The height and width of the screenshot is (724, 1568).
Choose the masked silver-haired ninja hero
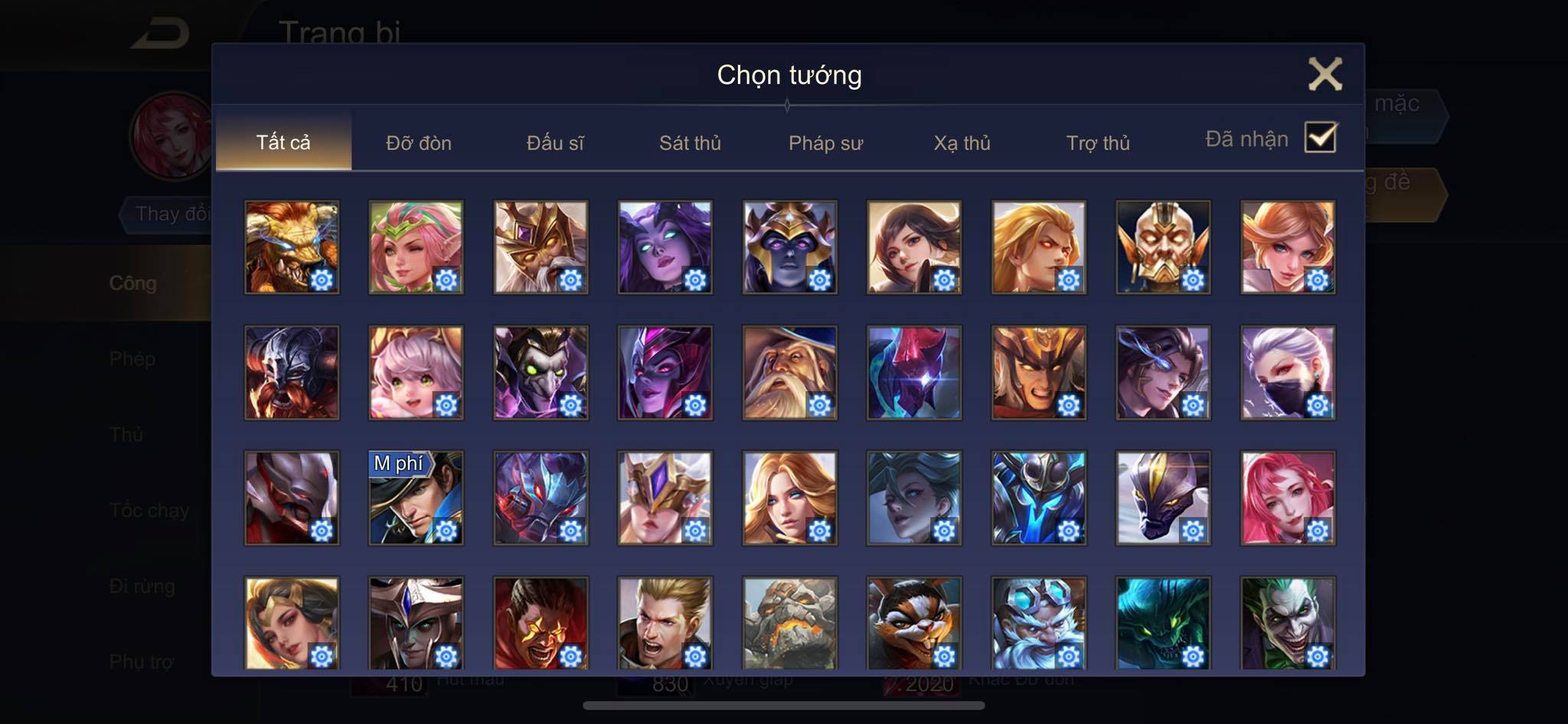click(x=1288, y=373)
